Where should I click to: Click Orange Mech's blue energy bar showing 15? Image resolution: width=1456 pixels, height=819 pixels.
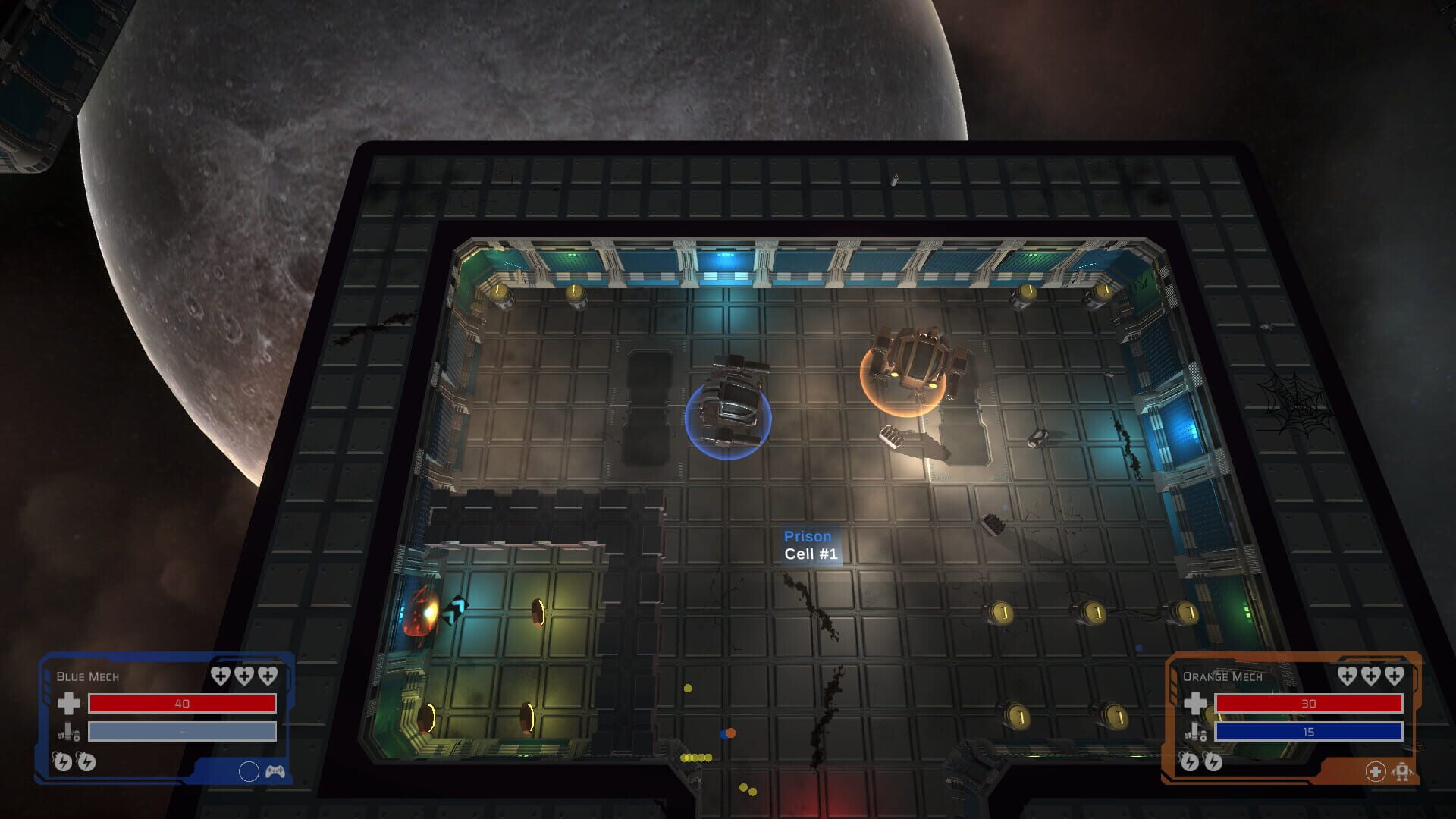(1309, 732)
